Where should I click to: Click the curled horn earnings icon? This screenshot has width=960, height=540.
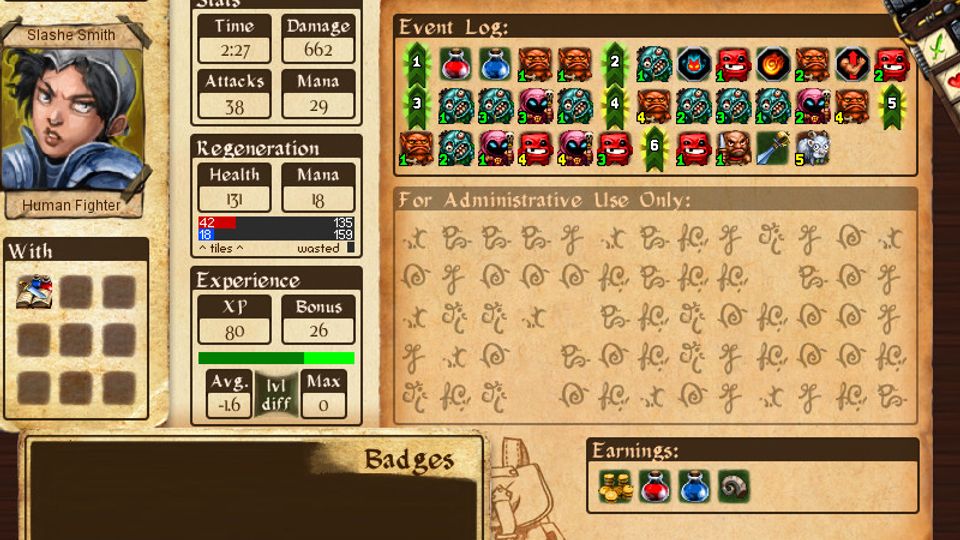coord(733,485)
